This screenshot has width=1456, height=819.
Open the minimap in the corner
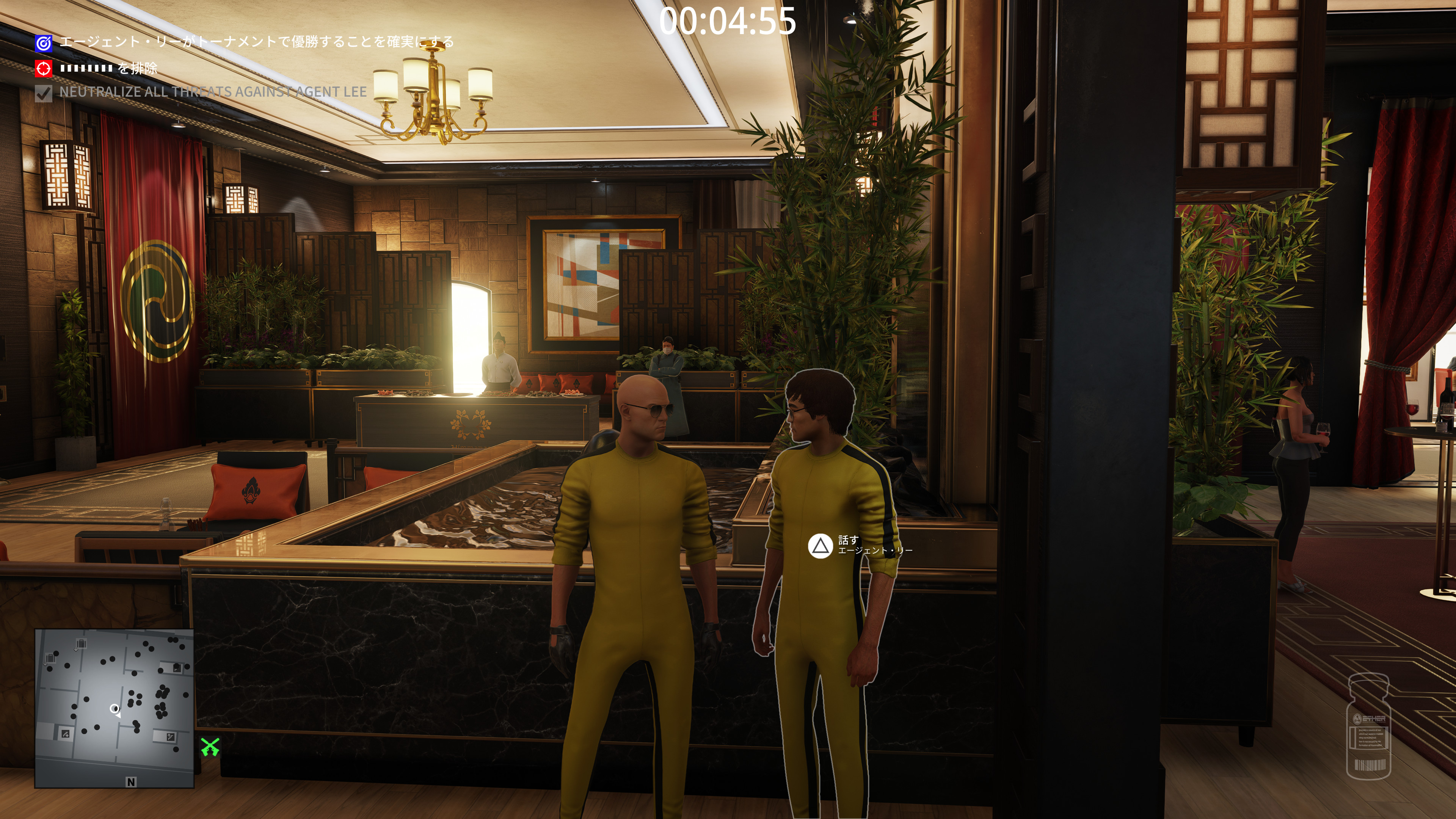coord(114,708)
